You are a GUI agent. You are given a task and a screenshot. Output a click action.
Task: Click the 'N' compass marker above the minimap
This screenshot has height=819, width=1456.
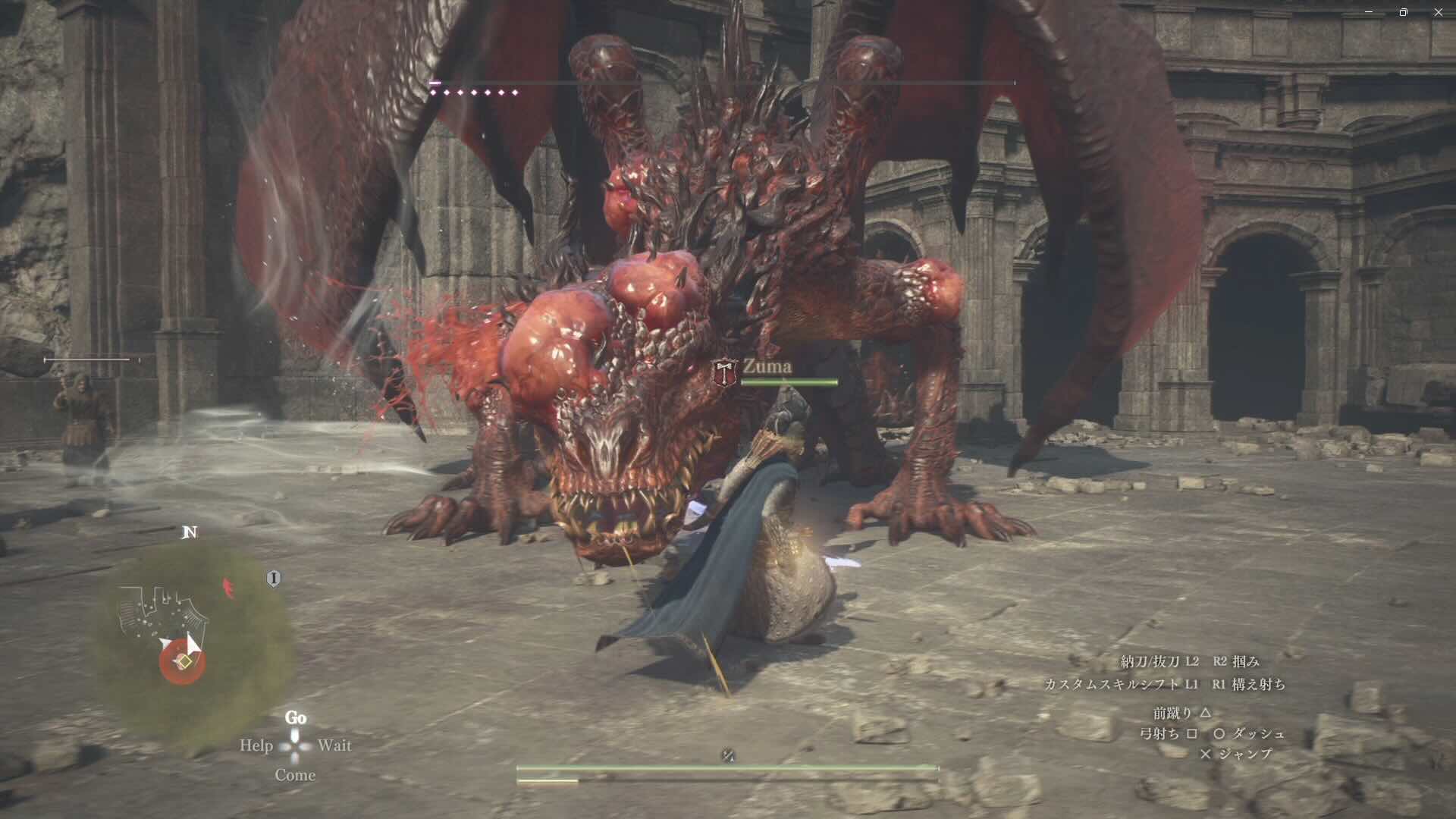[190, 532]
